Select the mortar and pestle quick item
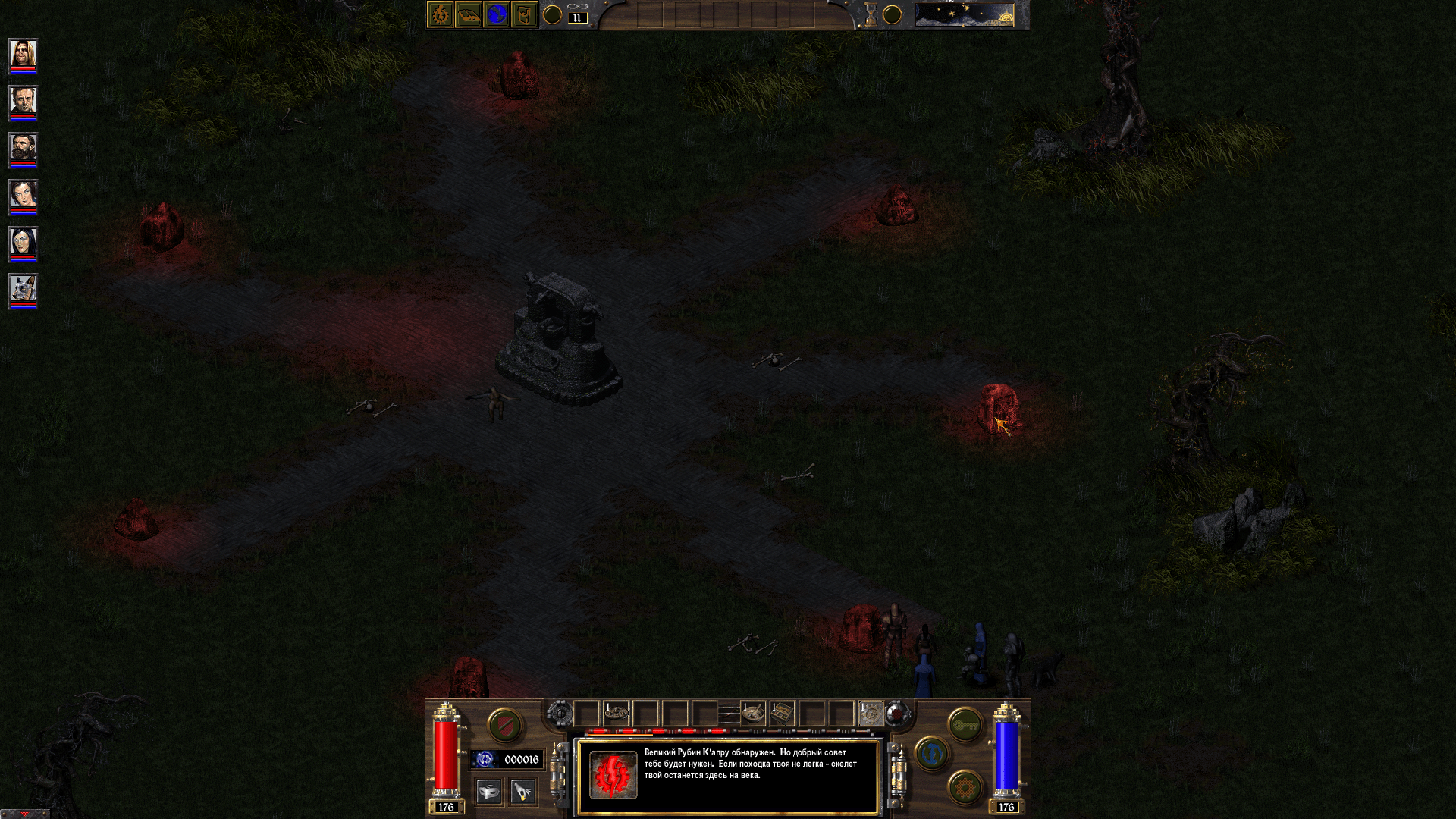The height and width of the screenshot is (819, 1456). pyautogui.click(x=752, y=713)
